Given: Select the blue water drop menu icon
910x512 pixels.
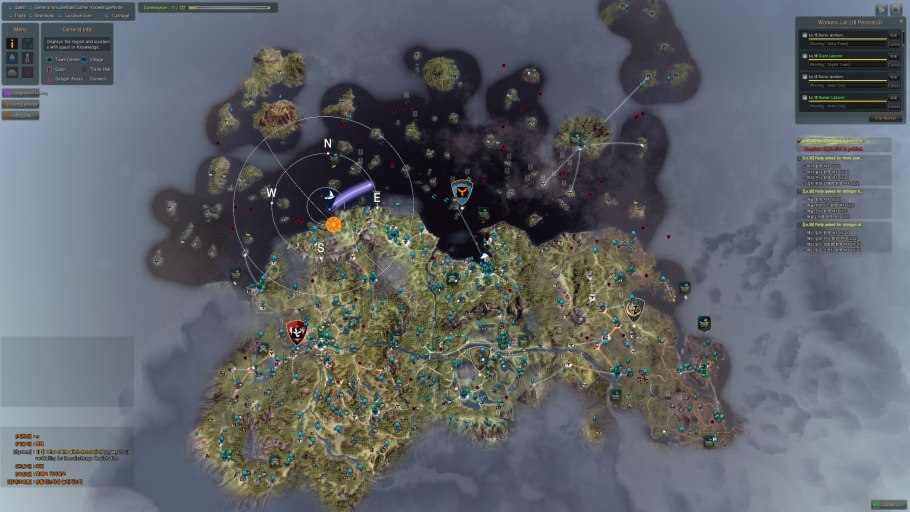Looking at the screenshot, I should point(11,57).
